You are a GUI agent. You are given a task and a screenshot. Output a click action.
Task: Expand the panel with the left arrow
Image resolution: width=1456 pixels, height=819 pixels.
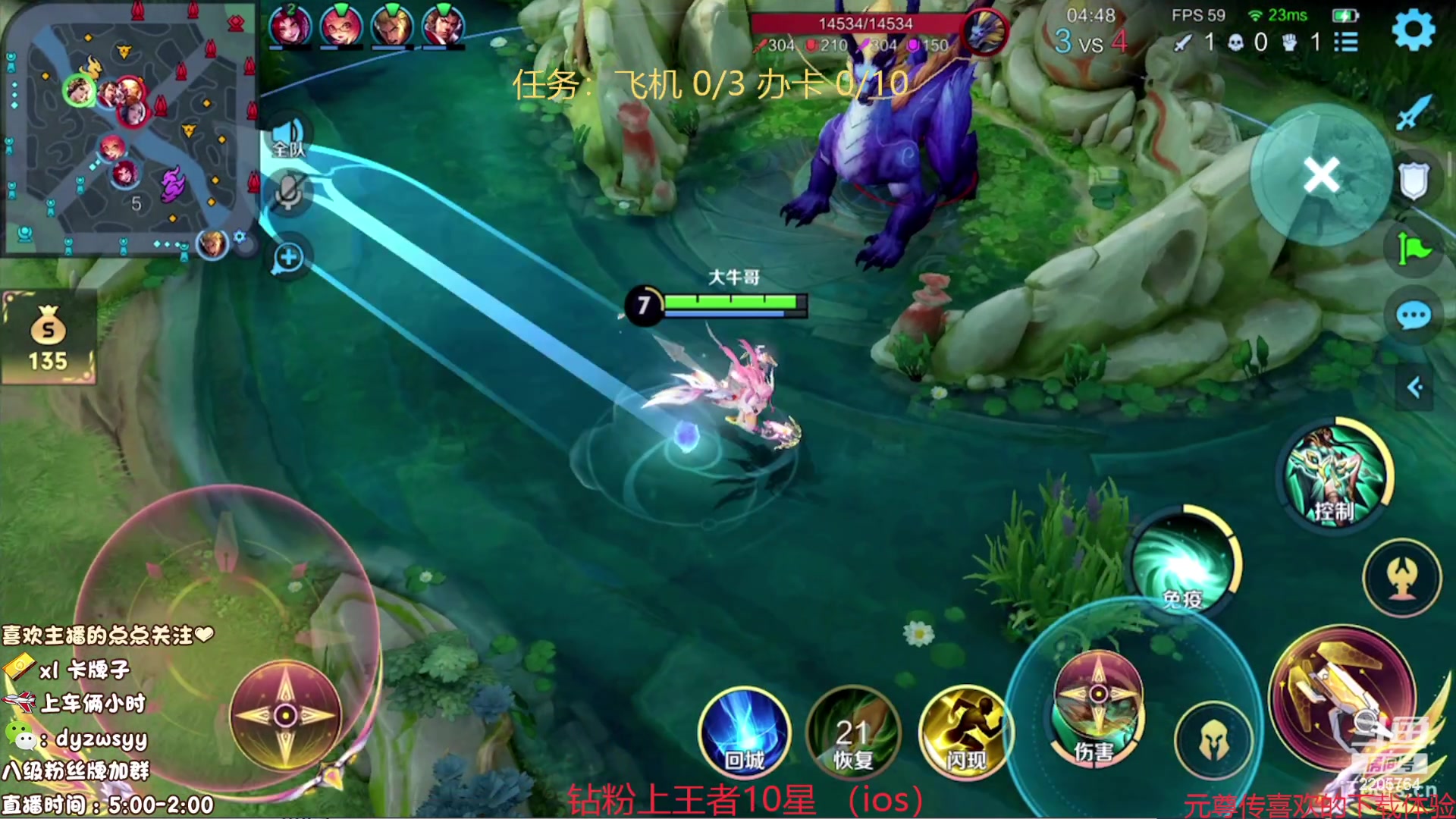(x=1414, y=388)
